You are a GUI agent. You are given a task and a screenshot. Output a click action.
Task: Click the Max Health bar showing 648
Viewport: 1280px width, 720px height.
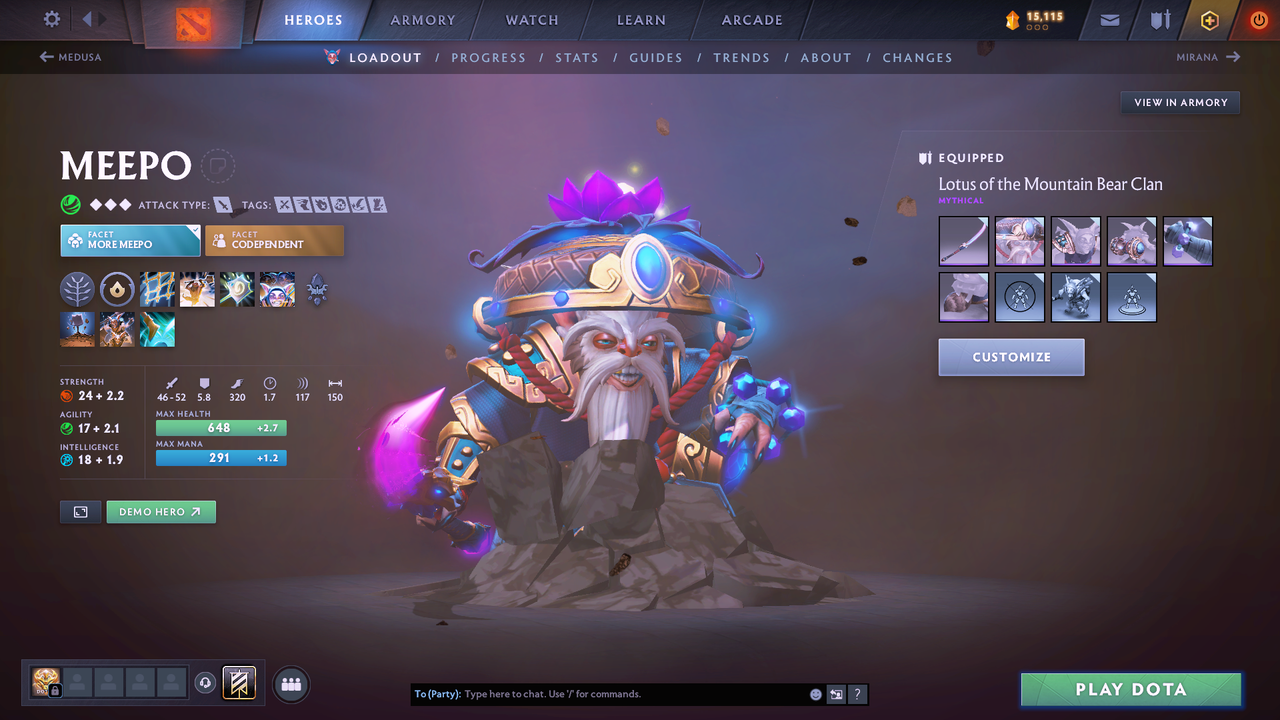click(220, 427)
